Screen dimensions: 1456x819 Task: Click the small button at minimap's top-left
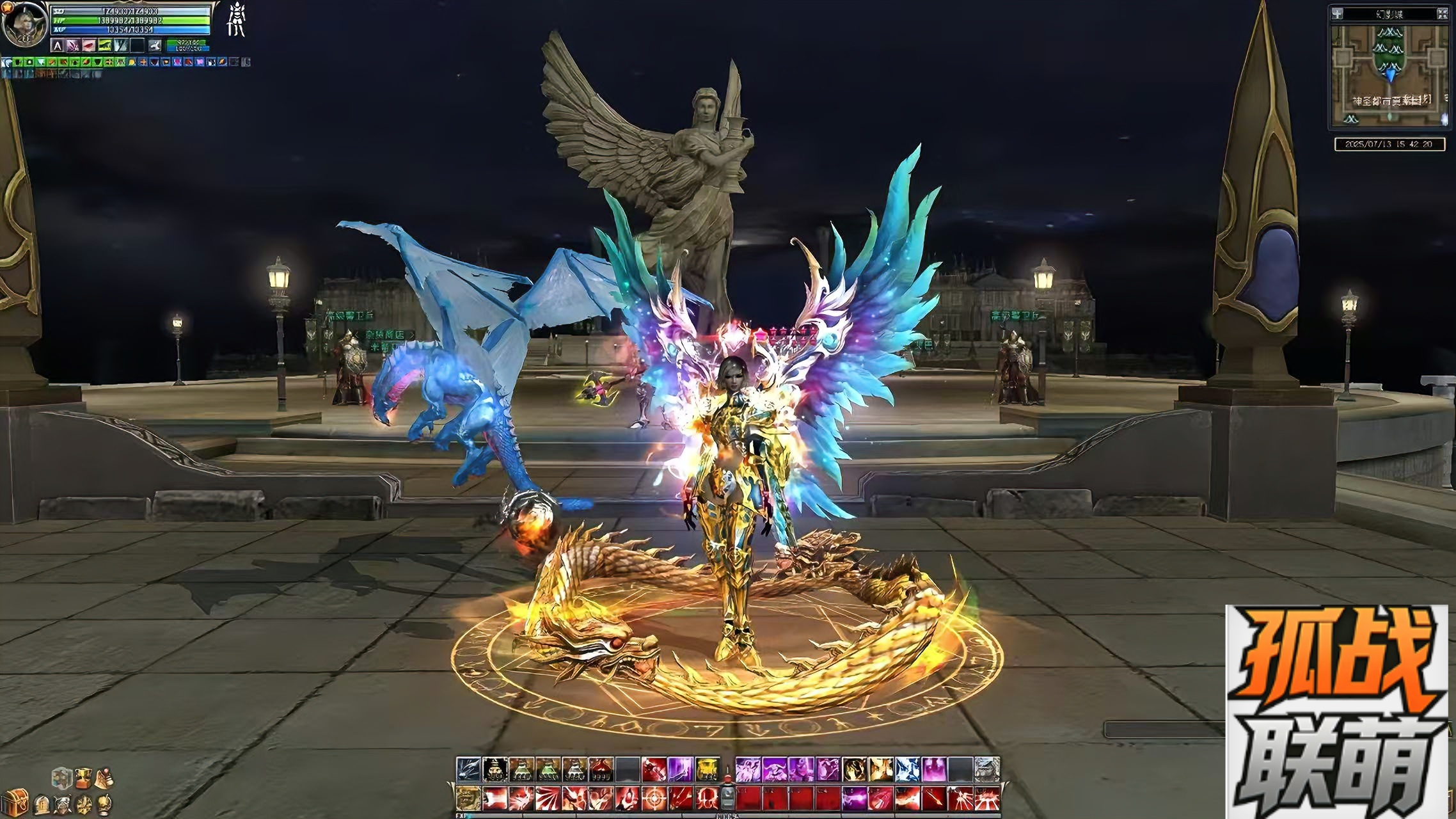click(1338, 14)
